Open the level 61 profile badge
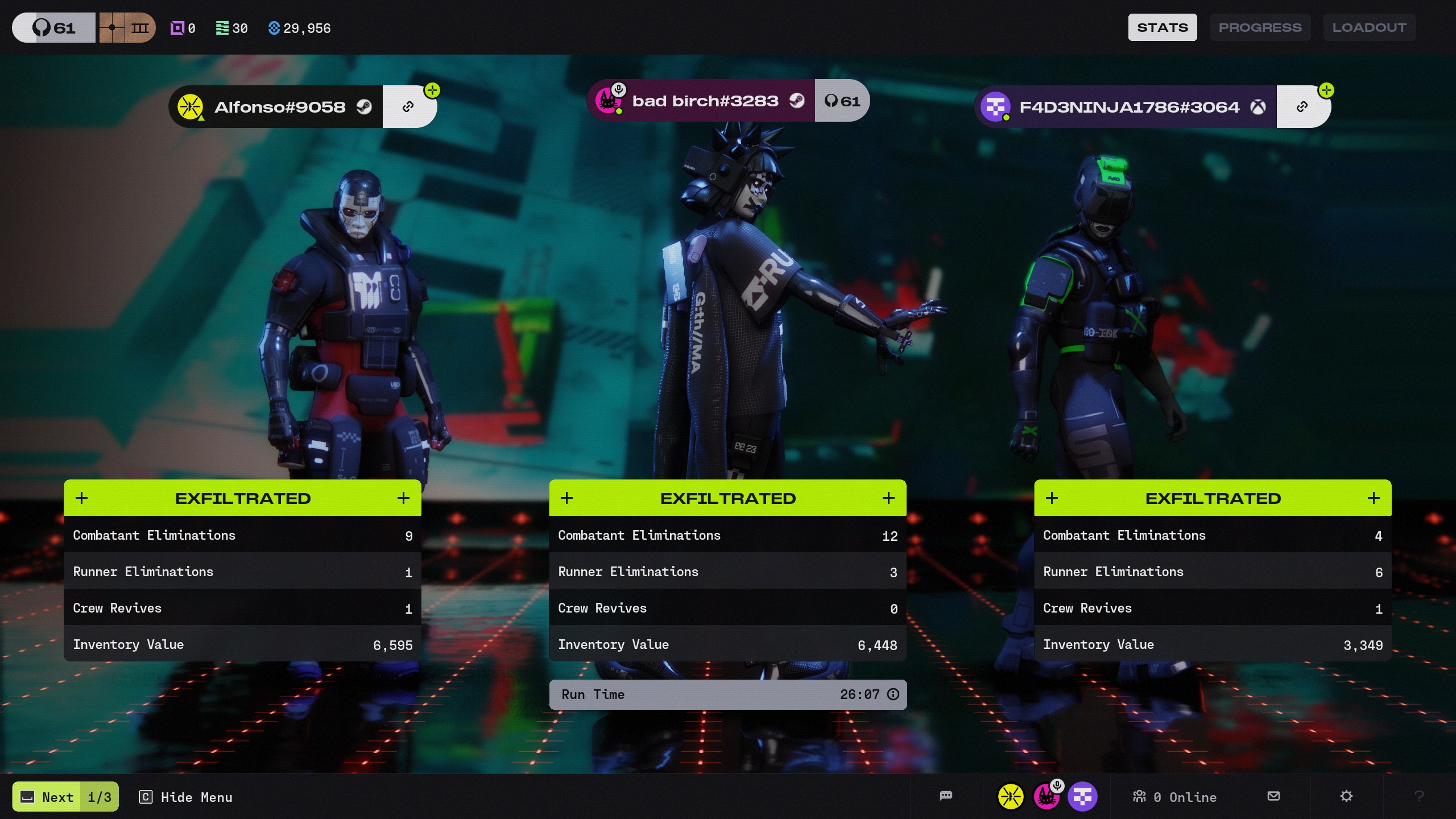 (54, 27)
